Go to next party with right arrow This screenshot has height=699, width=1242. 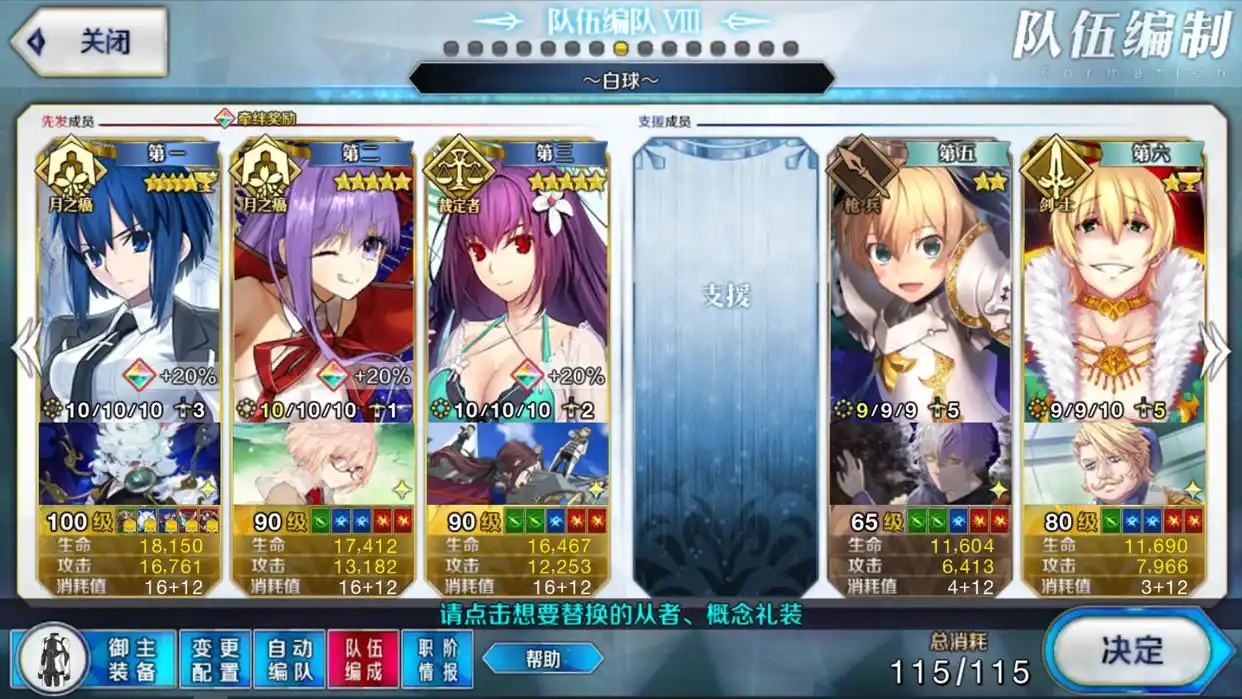point(1216,350)
